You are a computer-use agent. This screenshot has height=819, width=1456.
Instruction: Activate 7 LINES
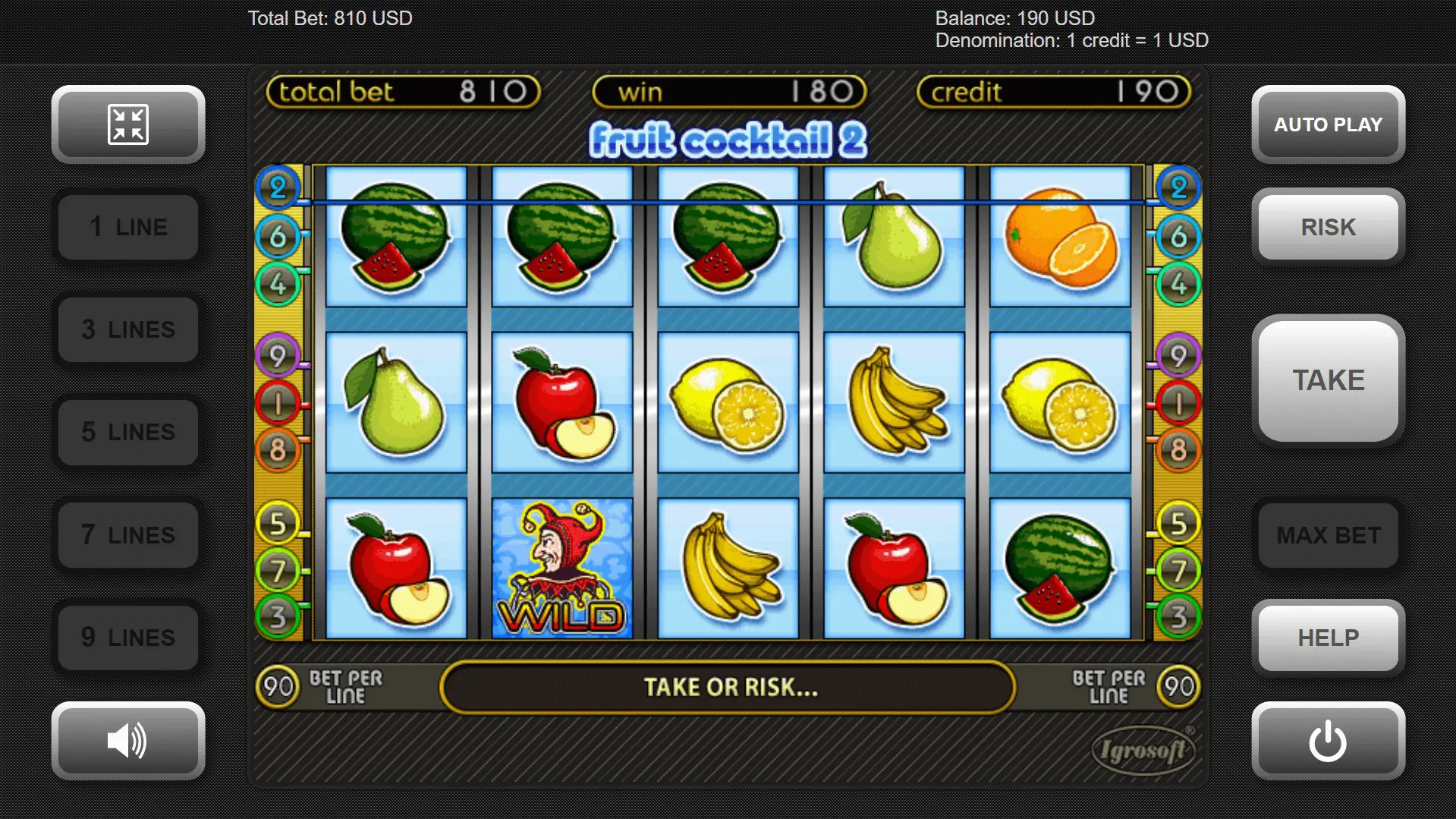[x=128, y=535]
